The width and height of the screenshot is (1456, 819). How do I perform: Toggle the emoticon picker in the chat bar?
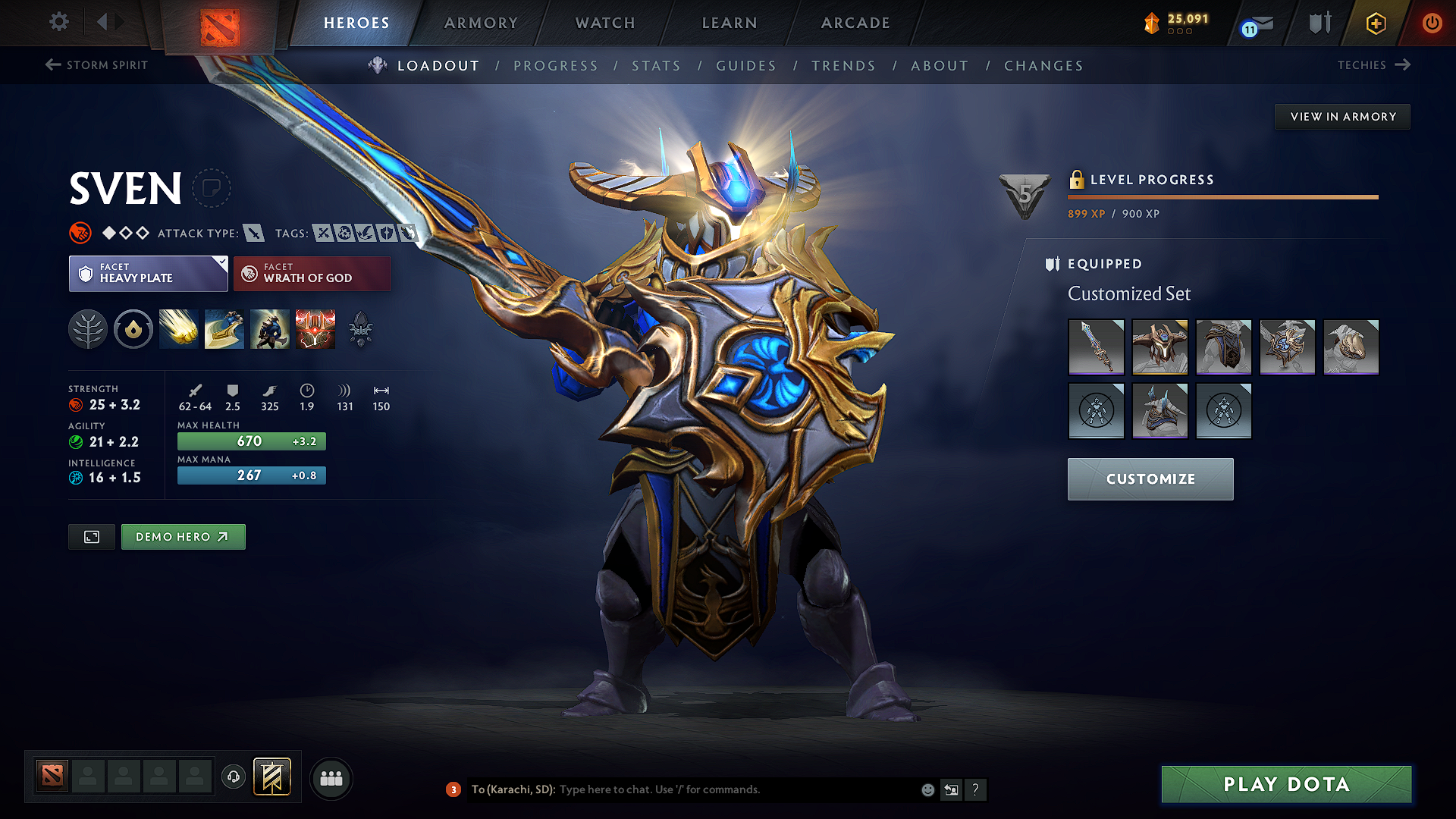coord(927,789)
